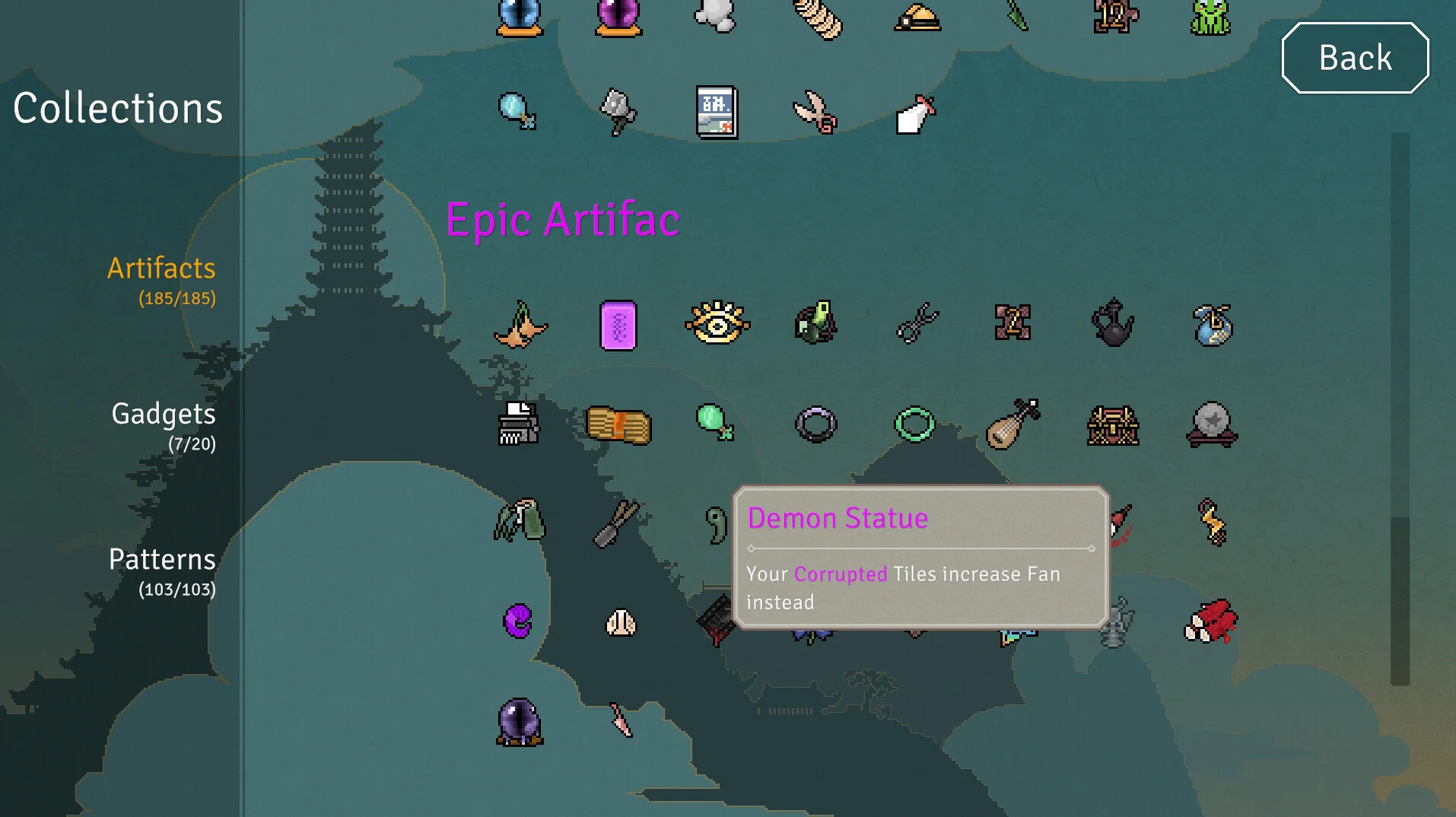Screen dimensions: 1456x817
Task: View the yellow miner helmet artifact
Action: point(917,18)
